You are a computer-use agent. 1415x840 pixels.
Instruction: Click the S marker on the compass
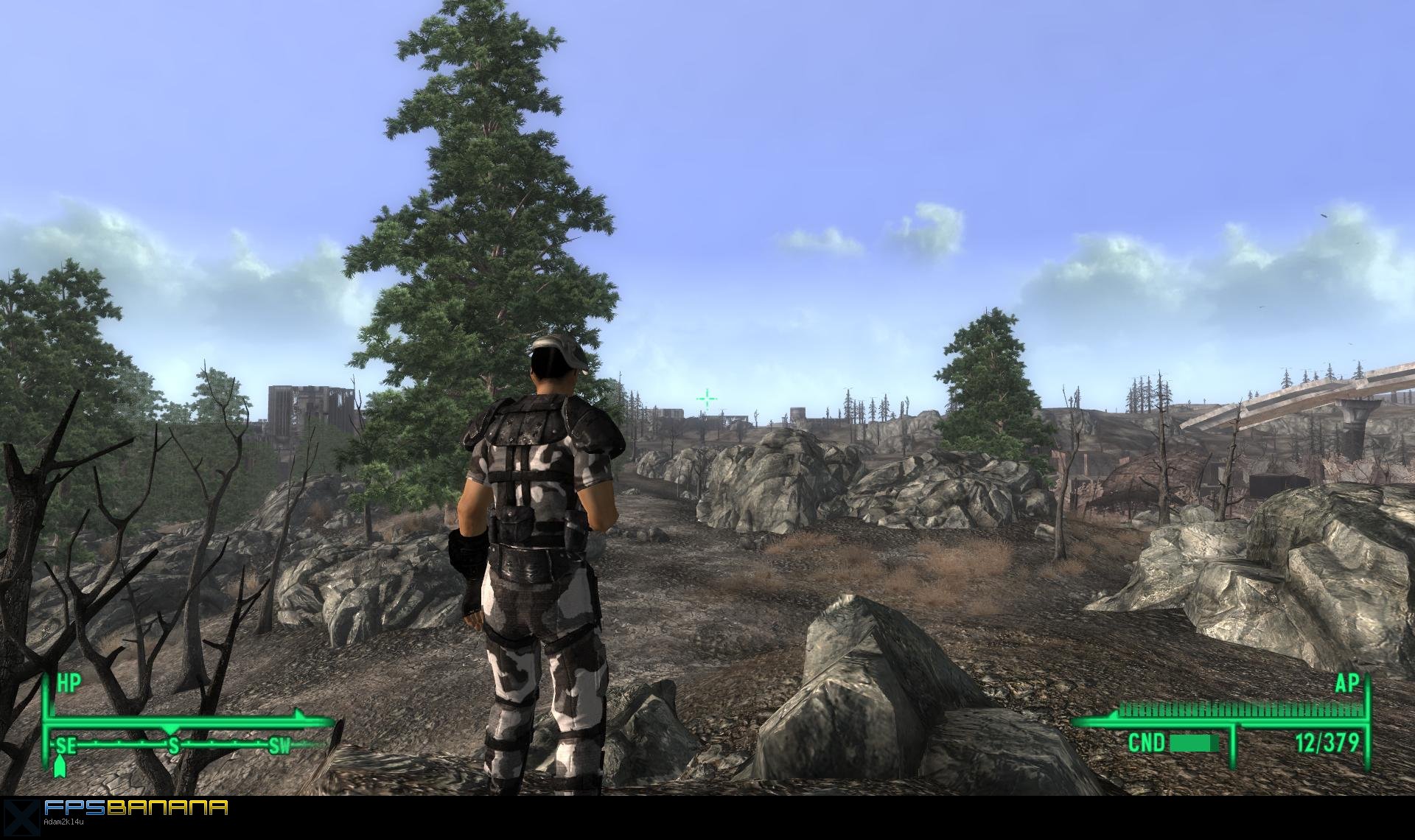(x=173, y=746)
